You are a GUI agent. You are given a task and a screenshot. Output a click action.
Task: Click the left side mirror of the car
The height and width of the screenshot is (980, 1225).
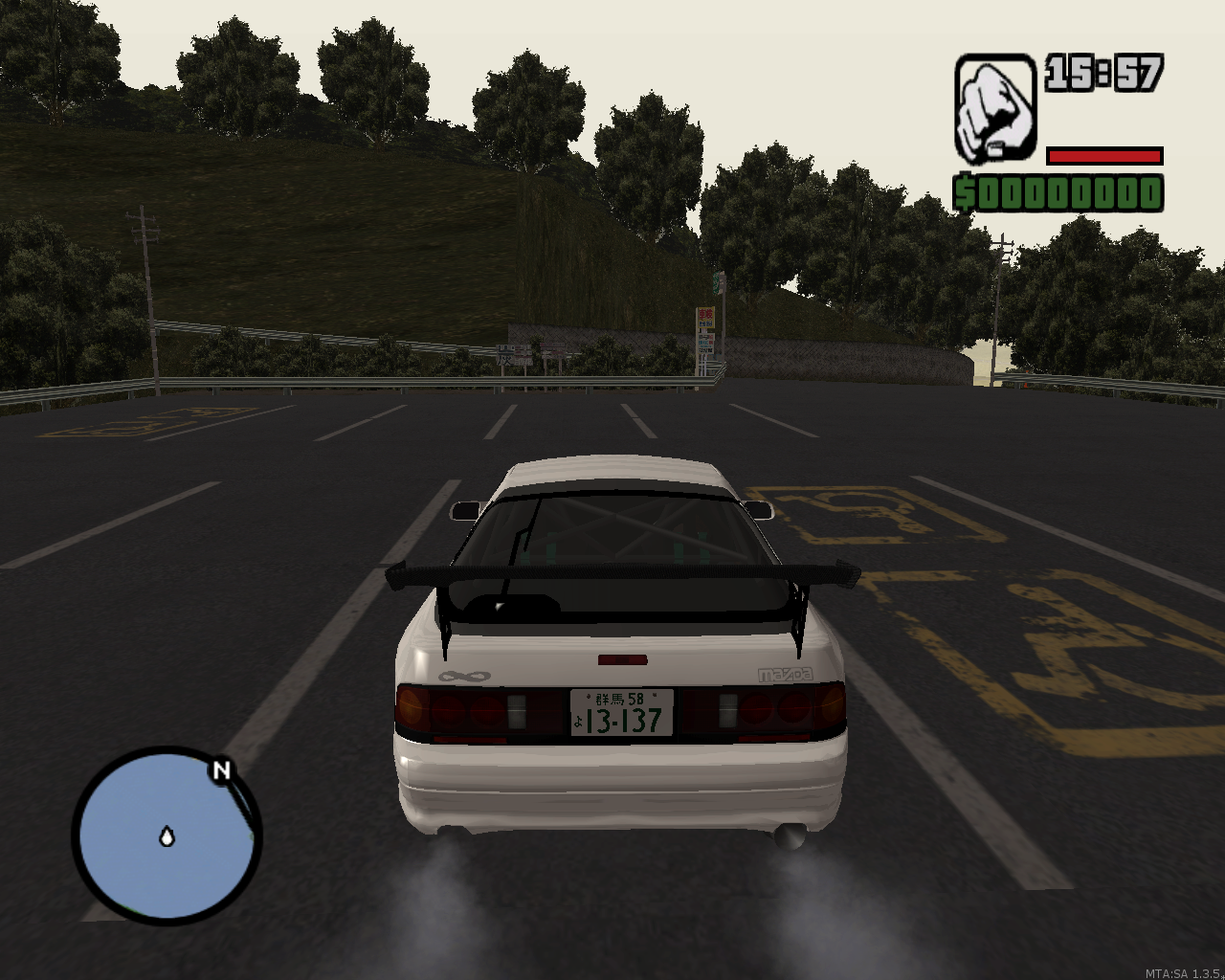click(x=466, y=511)
